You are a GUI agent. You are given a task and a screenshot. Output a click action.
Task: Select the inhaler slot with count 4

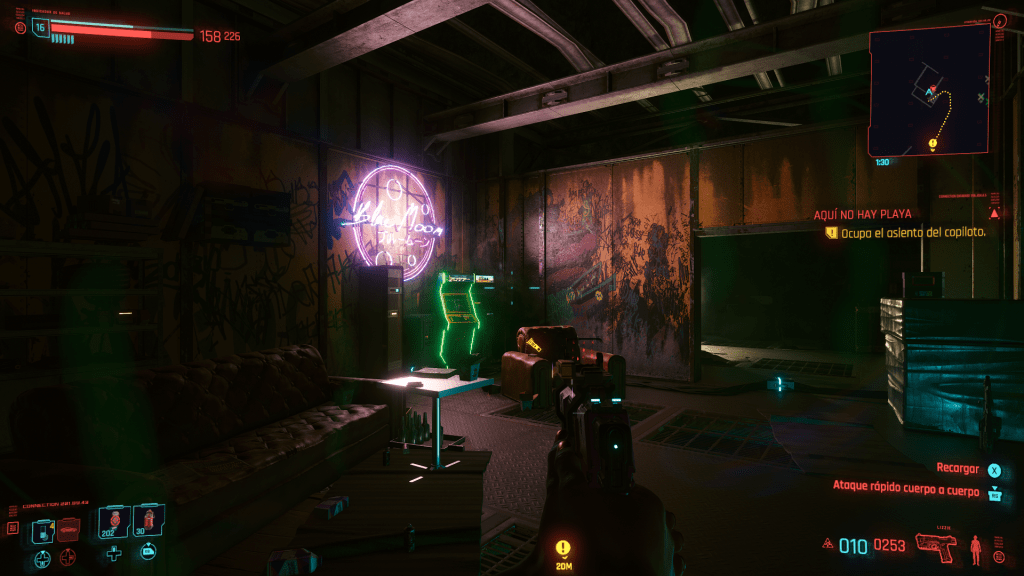coord(41,530)
